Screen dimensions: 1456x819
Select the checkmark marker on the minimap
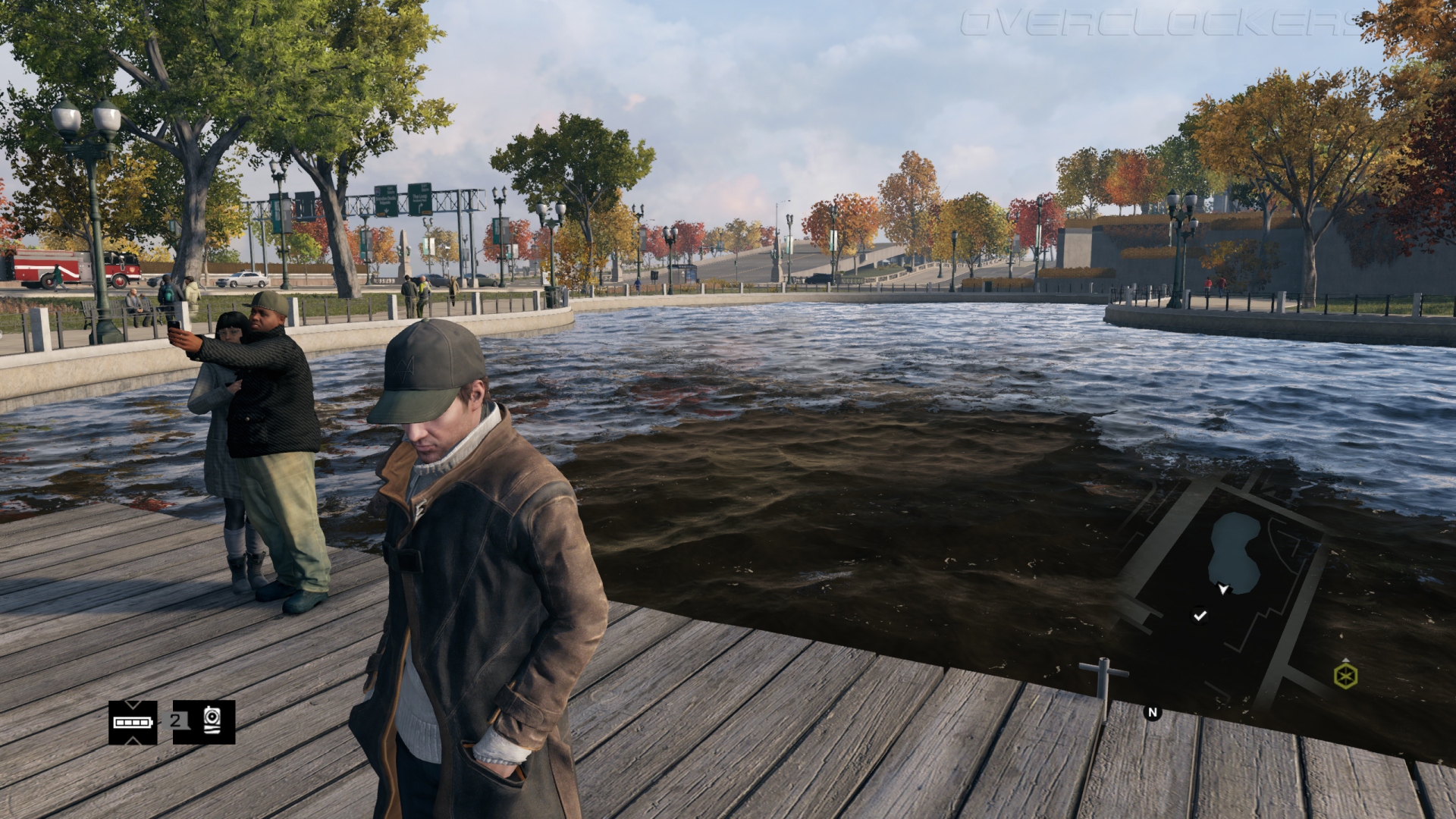click(1200, 616)
